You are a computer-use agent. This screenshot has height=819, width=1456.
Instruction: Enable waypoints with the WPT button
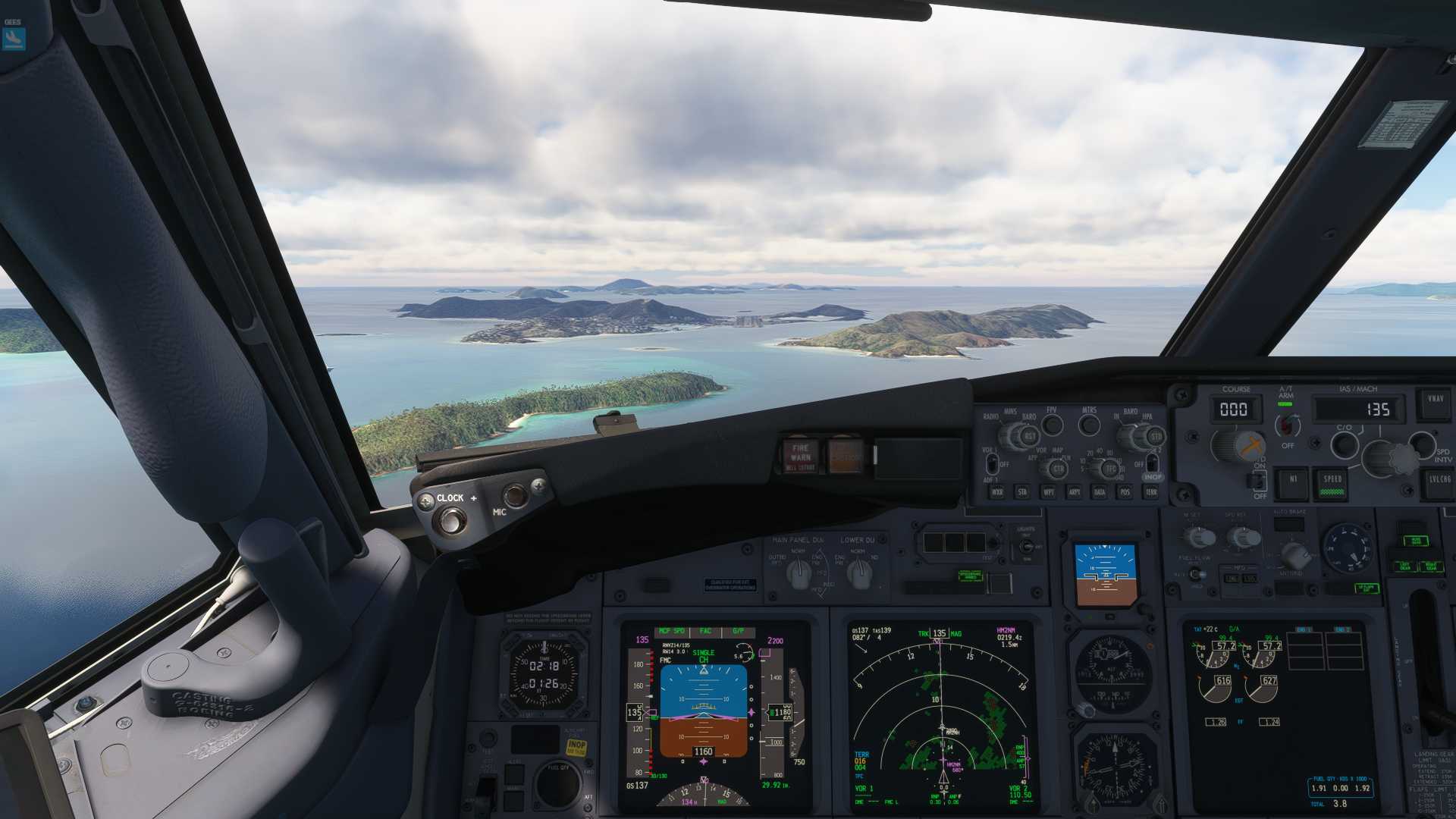click(1048, 492)
